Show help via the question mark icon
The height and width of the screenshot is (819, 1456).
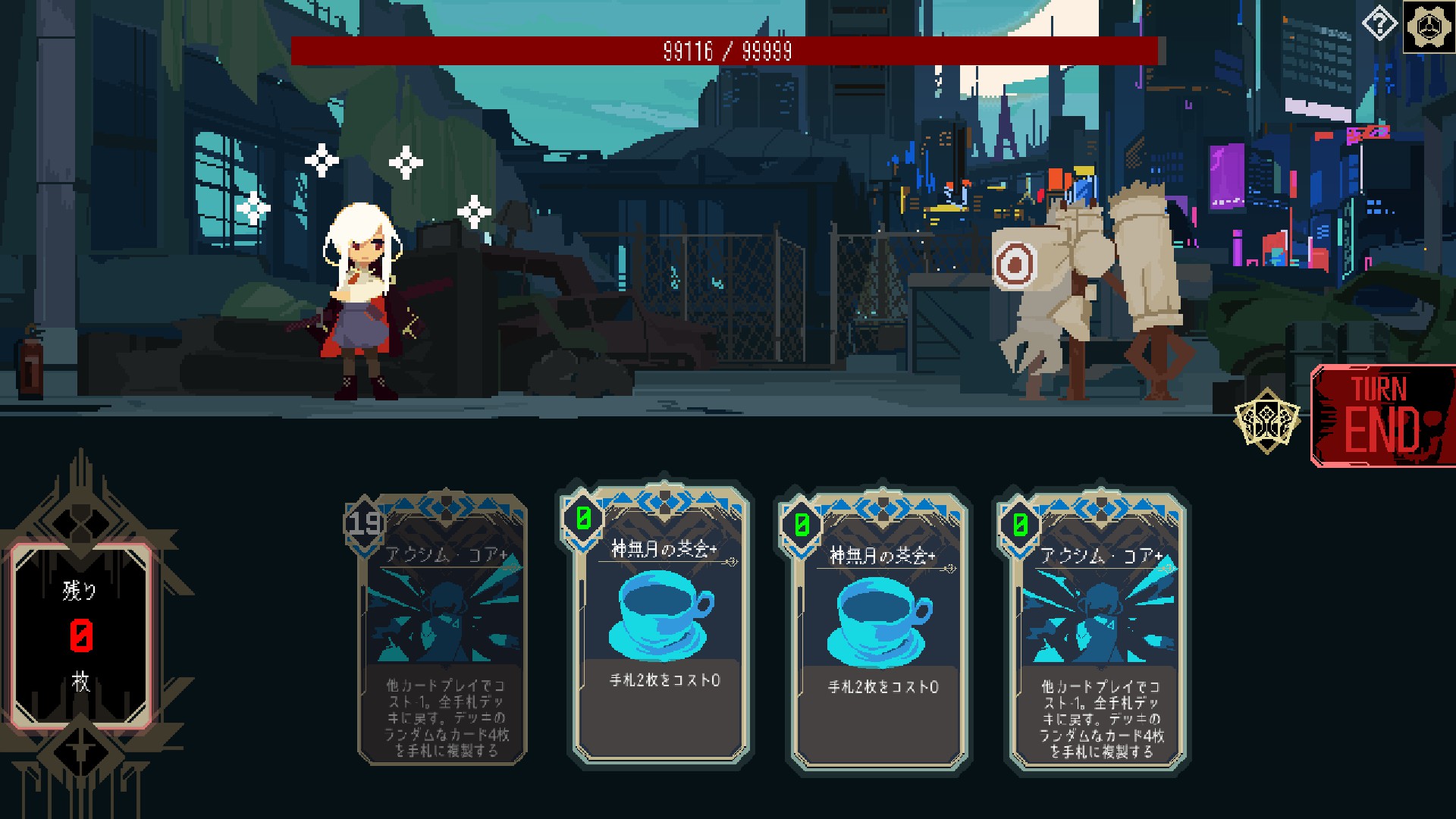click(1379, 25)
